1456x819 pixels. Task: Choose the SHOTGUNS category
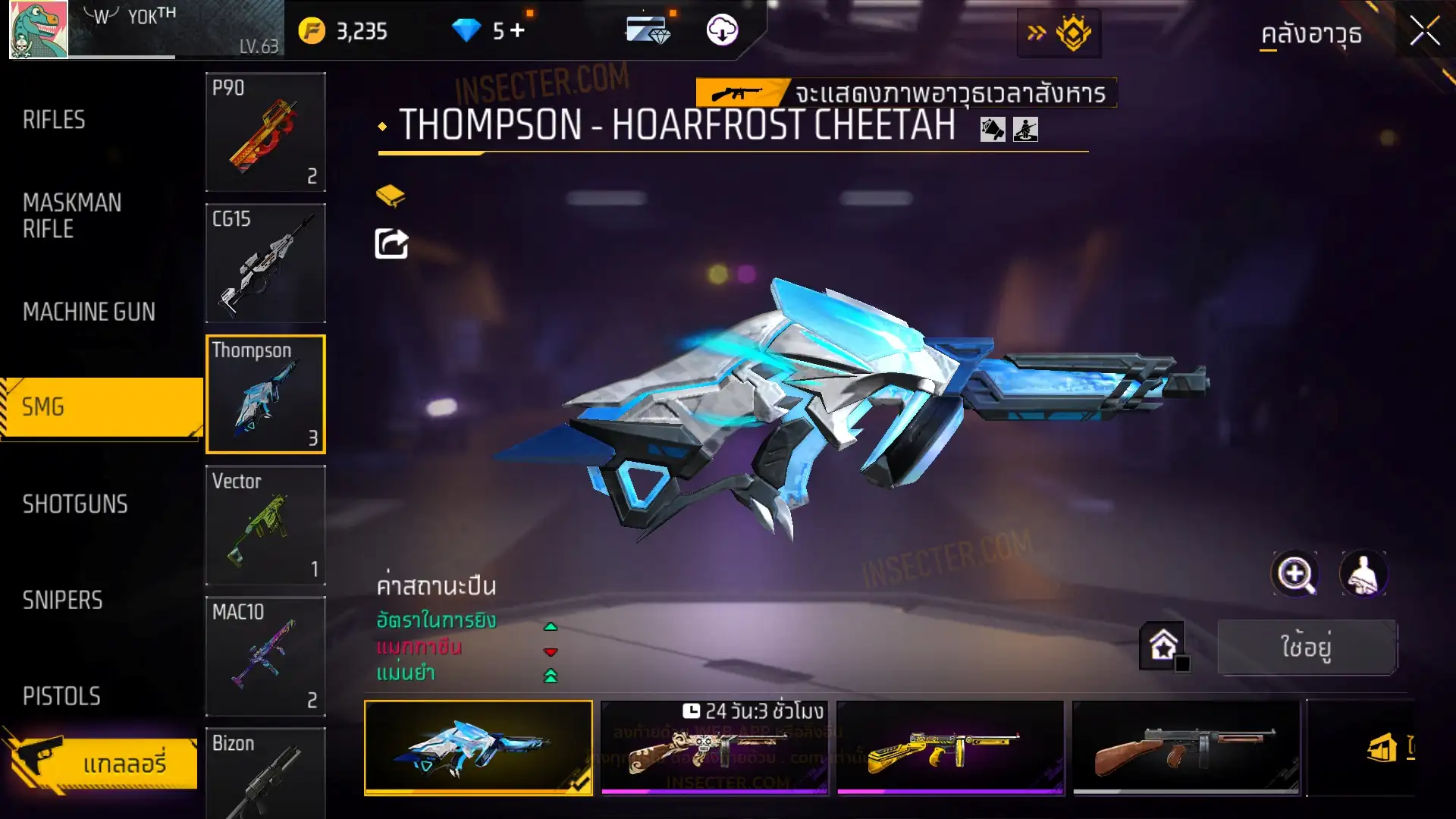[x=75, y=504]
